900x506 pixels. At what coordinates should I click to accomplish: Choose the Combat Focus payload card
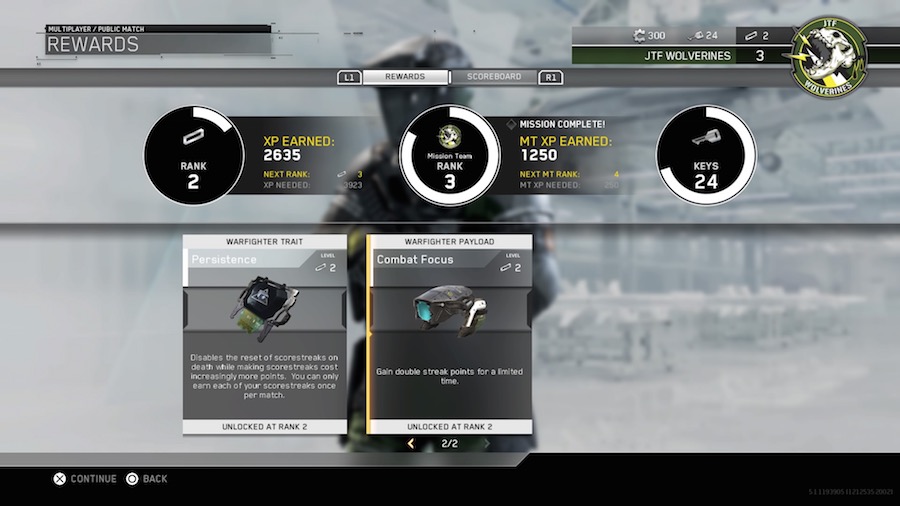450,333
